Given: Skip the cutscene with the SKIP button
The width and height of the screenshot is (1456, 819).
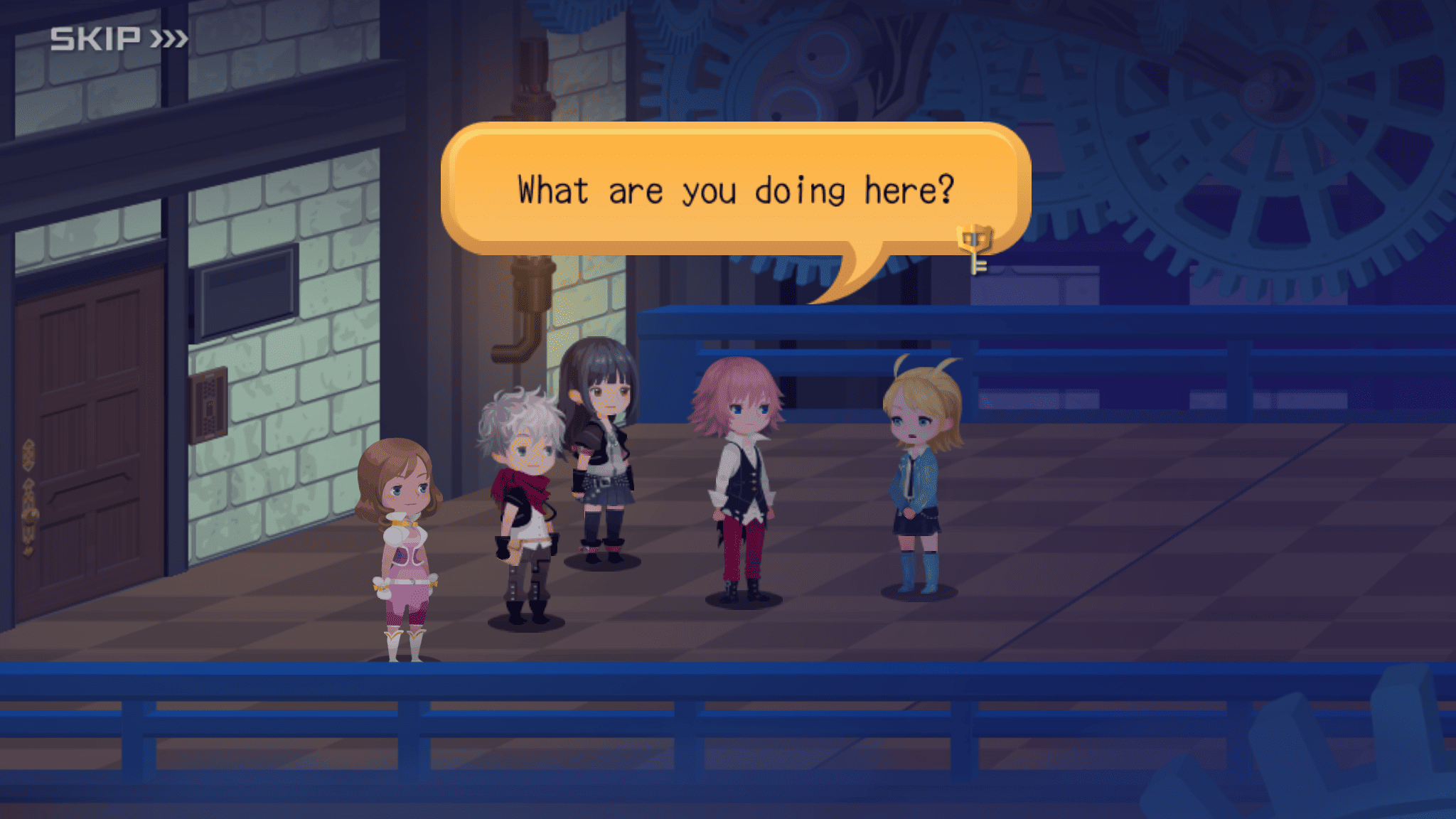Looking at the screenshot, I should (x=119, y=38).
